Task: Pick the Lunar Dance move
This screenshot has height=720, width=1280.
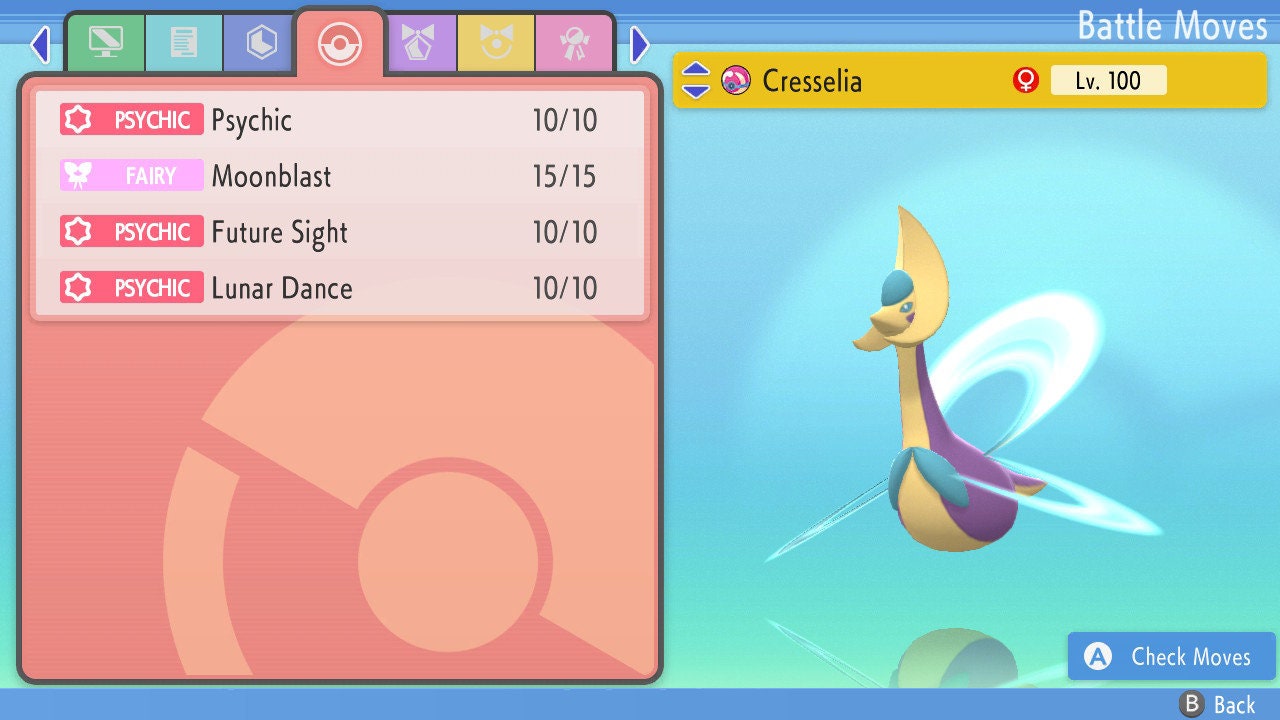Action: click(340, 288)
